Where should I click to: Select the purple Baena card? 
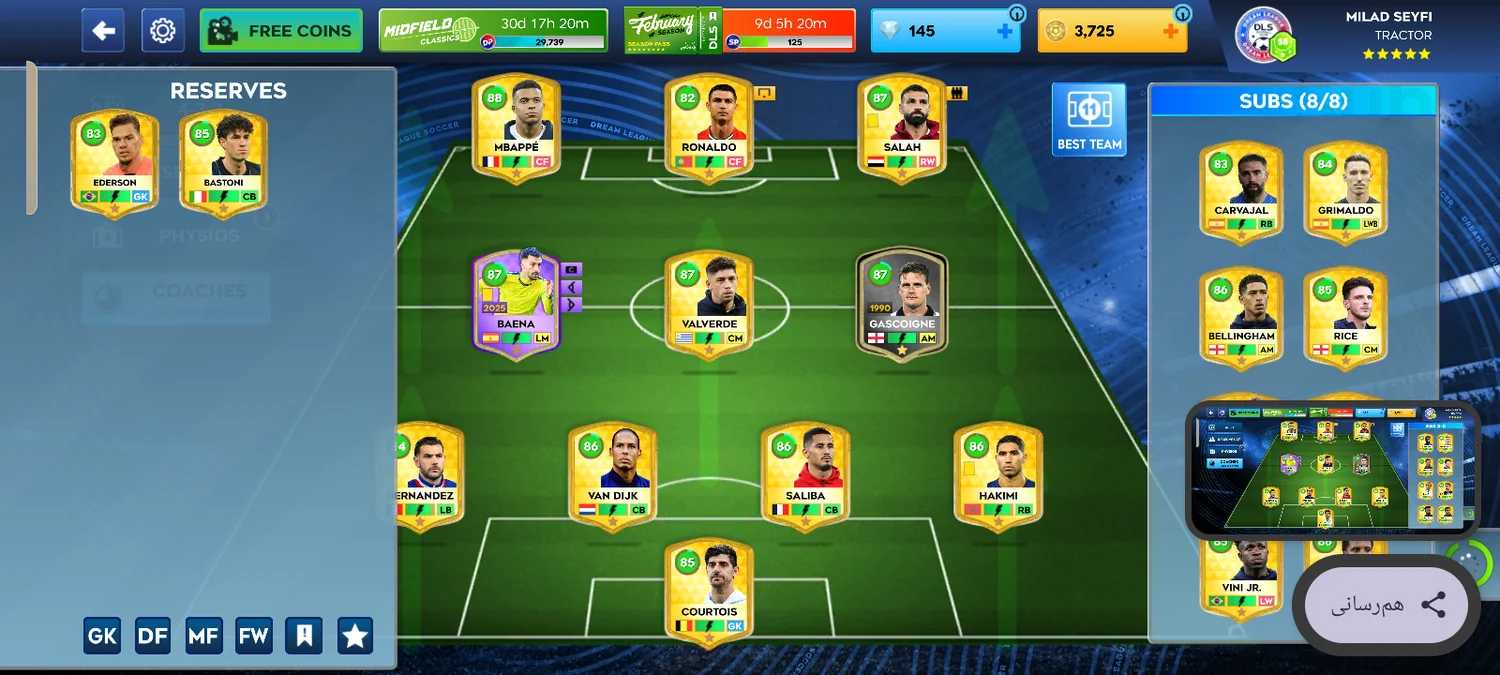[x=516, y=304]
